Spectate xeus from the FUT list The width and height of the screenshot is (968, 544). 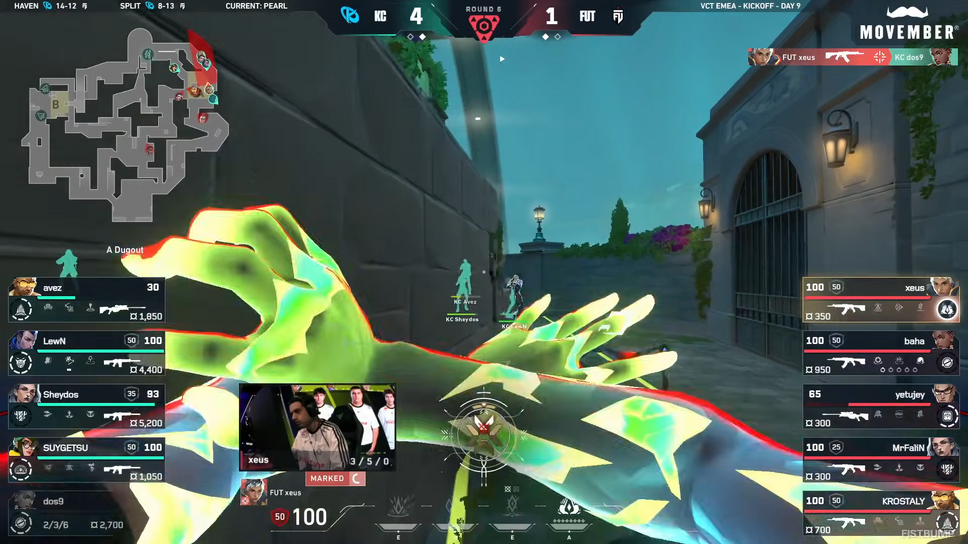(x=881, y=300)
